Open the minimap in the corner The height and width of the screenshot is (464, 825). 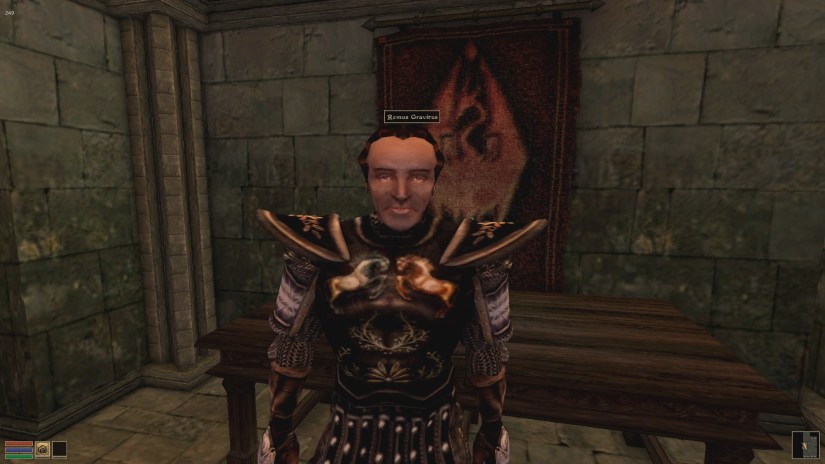805,444
